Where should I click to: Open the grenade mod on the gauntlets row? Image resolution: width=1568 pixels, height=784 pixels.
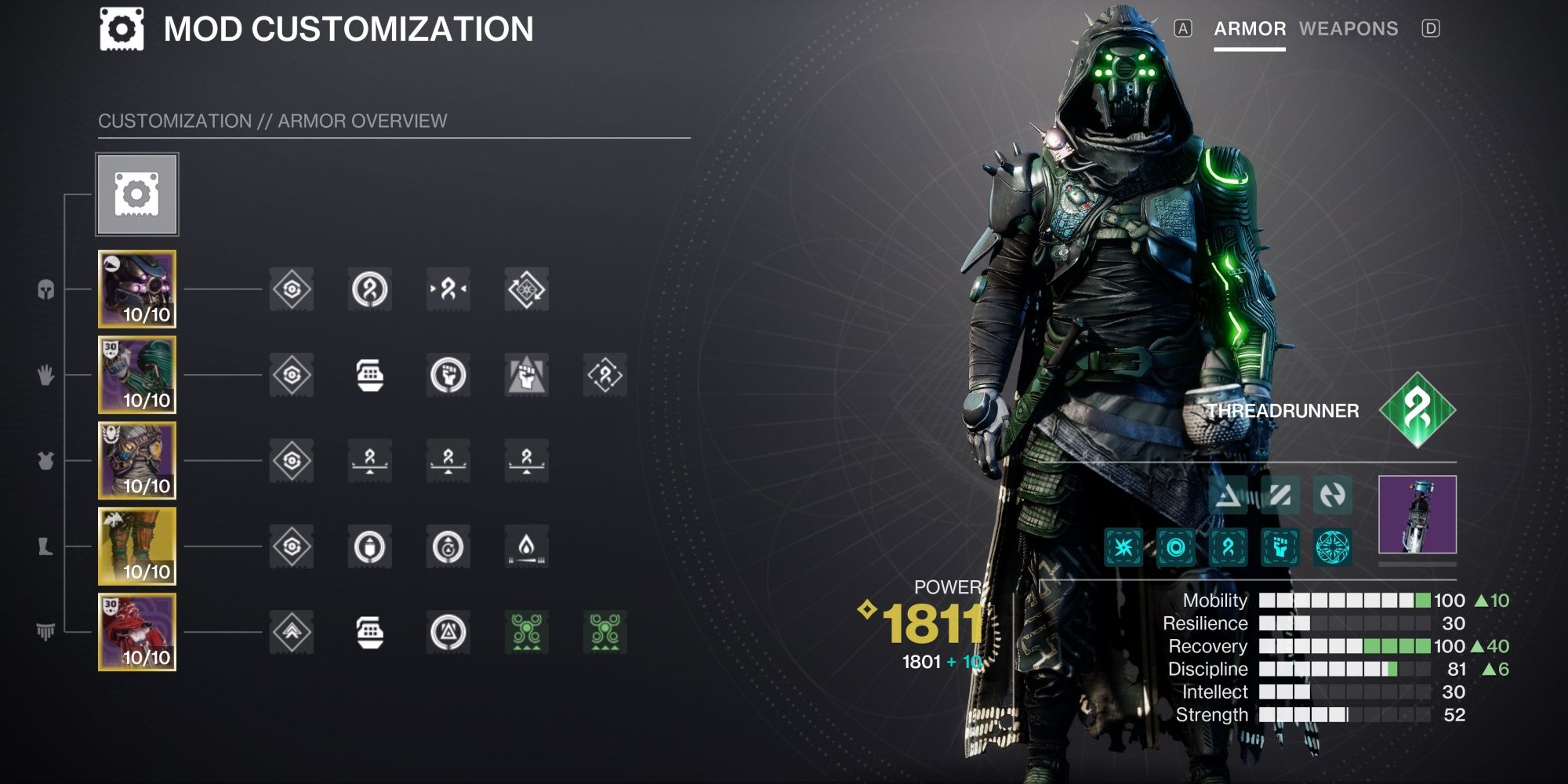click(x=370, y=375)
